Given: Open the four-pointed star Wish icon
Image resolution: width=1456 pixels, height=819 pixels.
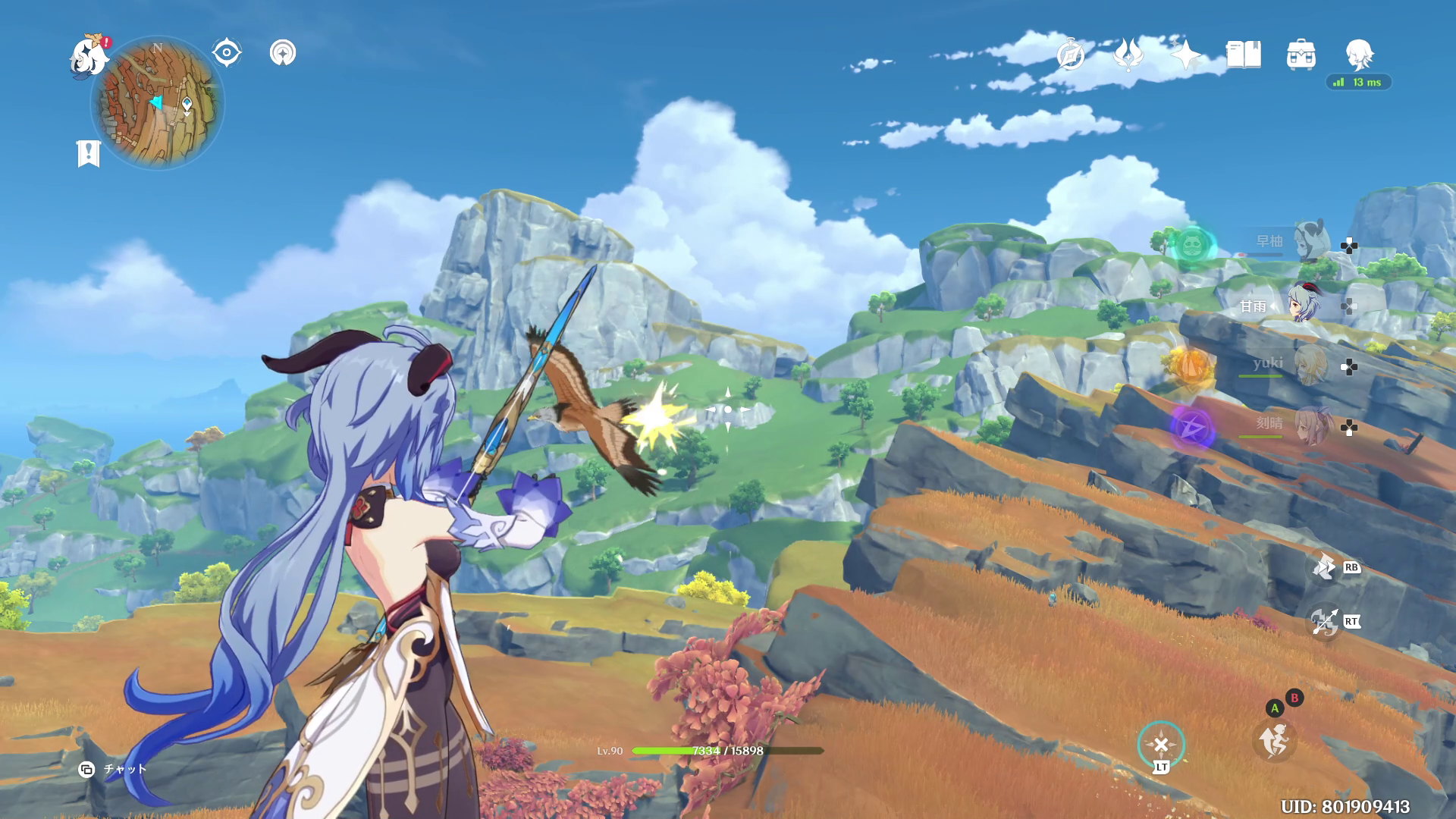Looking at the screenshot, I should coord(1186,55).
